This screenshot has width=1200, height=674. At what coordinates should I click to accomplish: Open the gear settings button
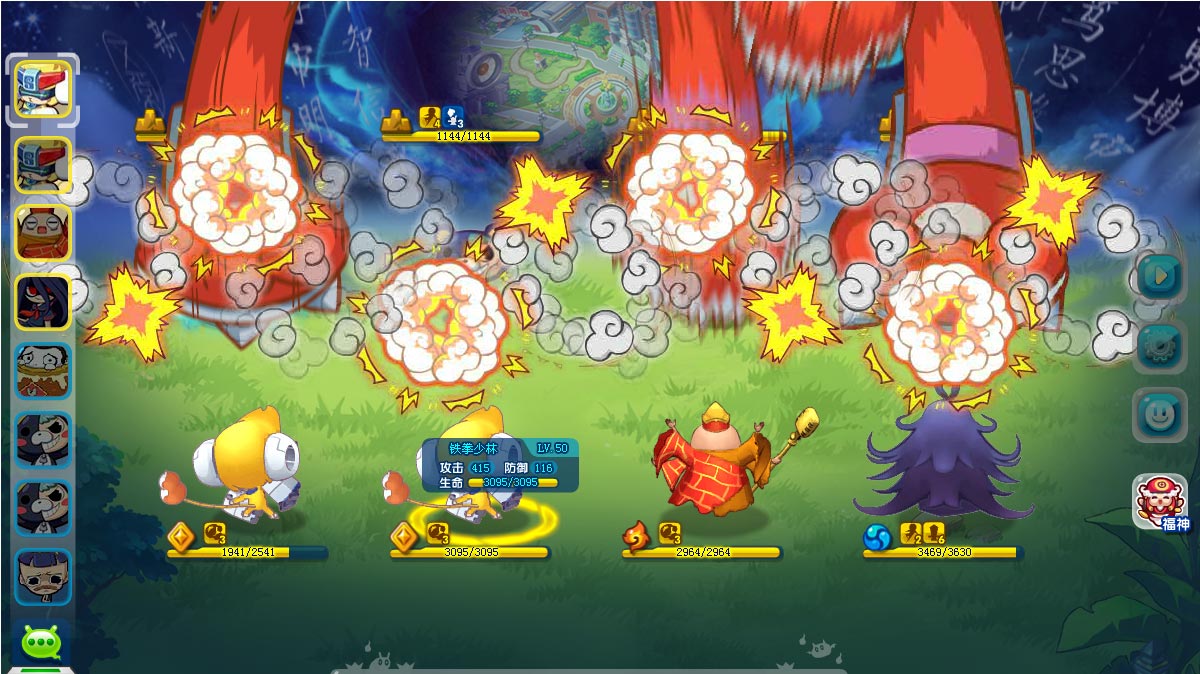click(1160, 345)
